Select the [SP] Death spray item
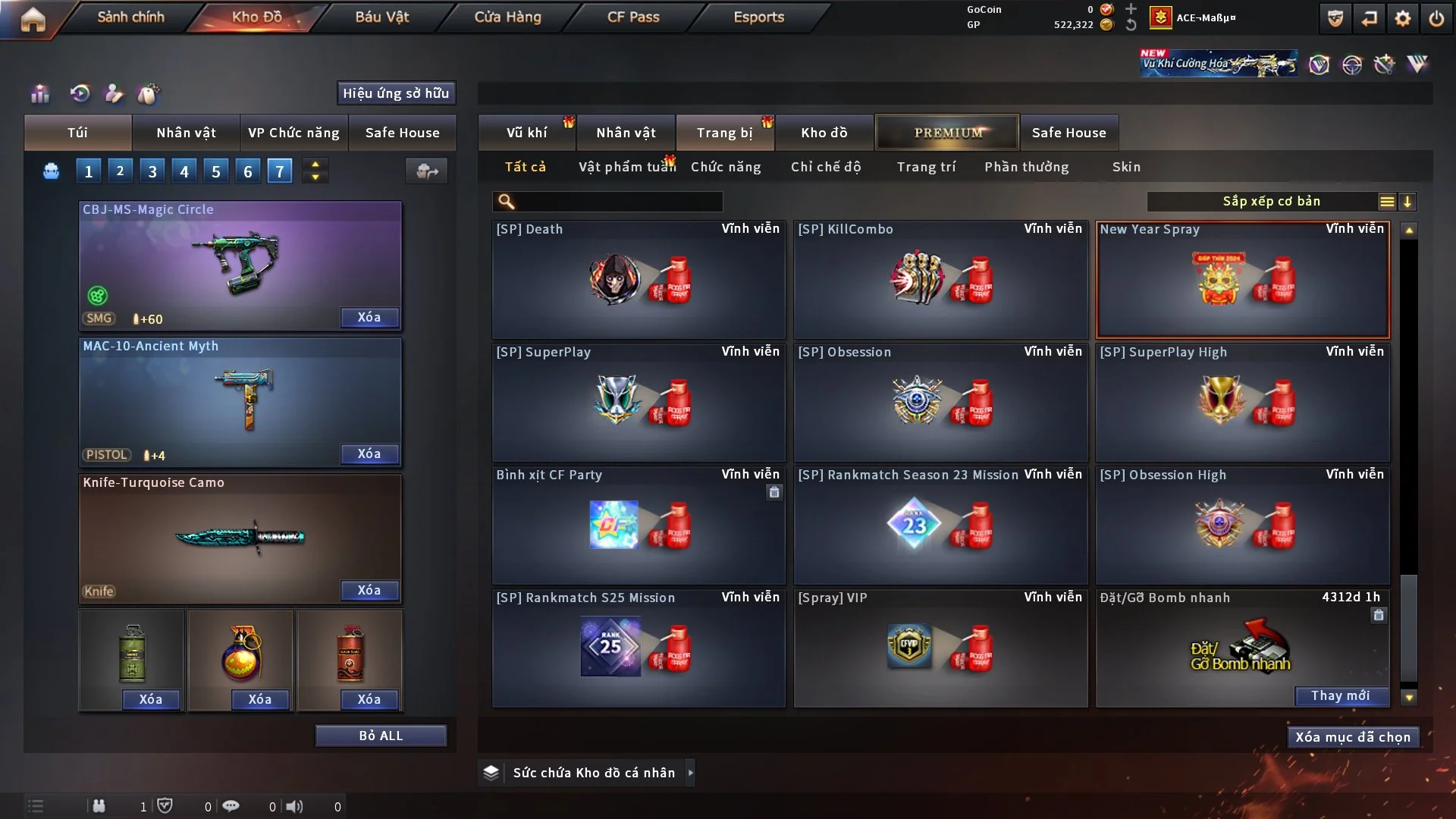This screenshot has width=1456, height=819. tap(638, 279)
